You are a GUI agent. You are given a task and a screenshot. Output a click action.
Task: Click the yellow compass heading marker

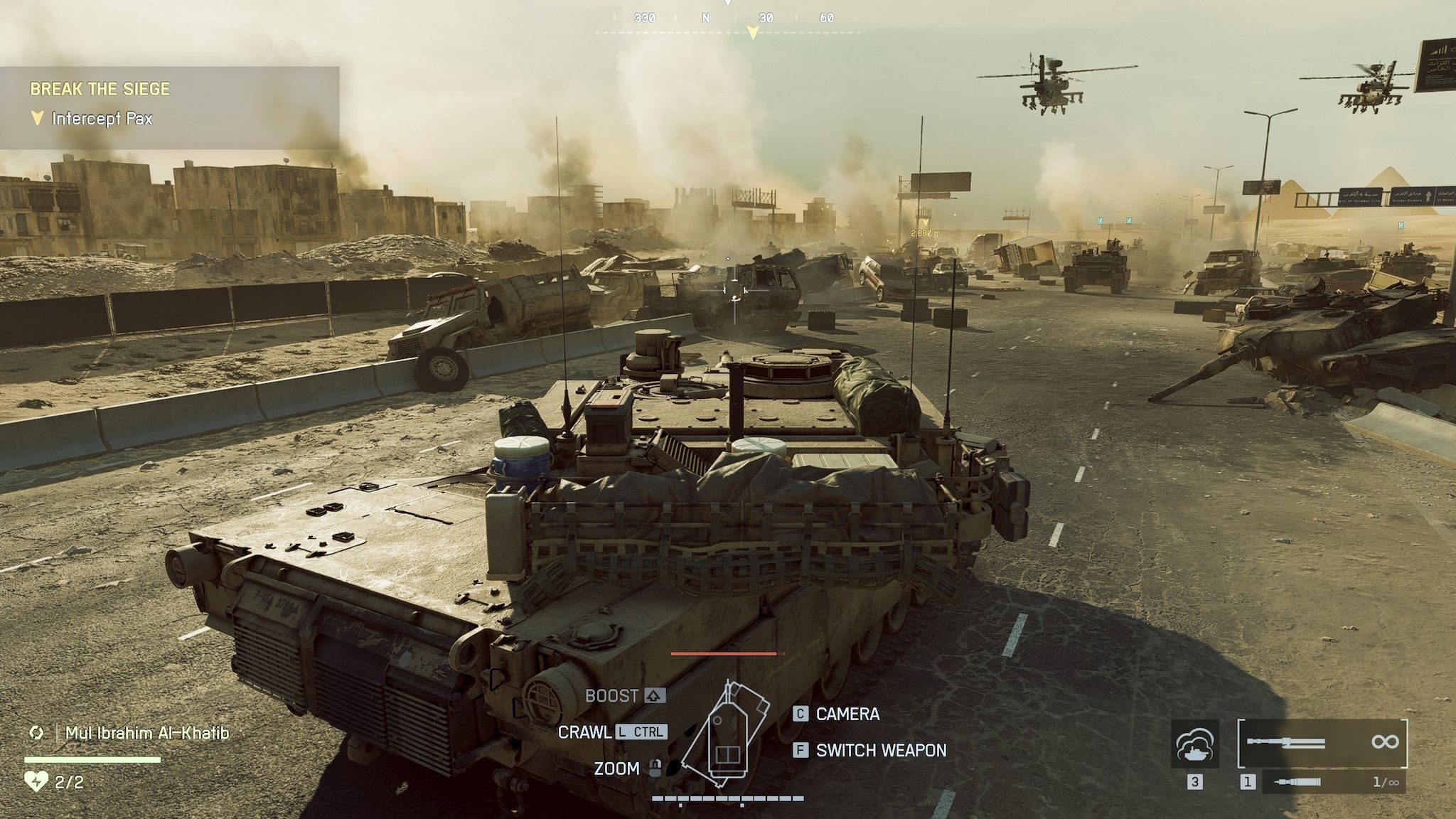point(751,30)
